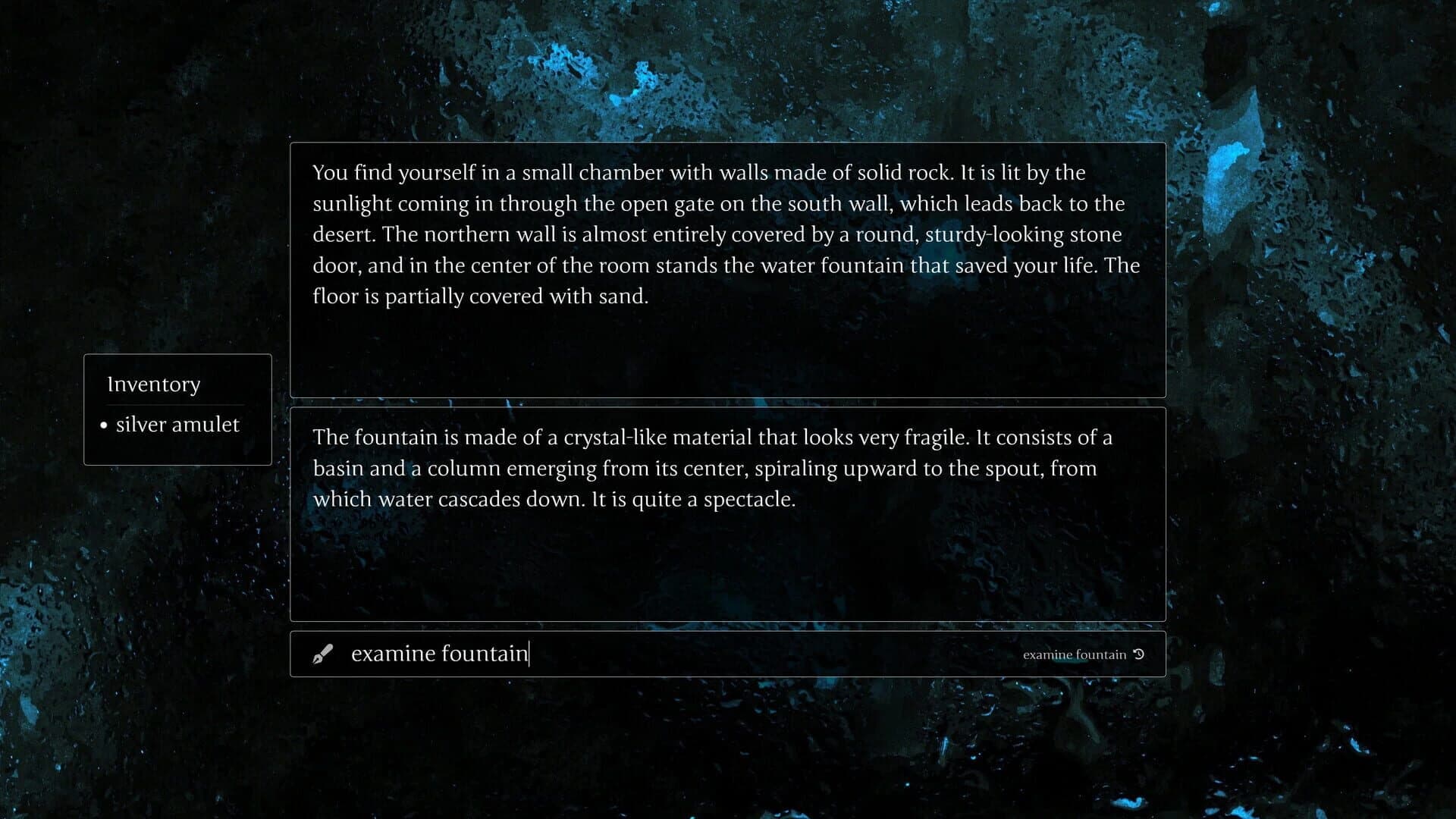1456x819 pixels.
Task: Click inside the command input field
Action: point(607,653)
